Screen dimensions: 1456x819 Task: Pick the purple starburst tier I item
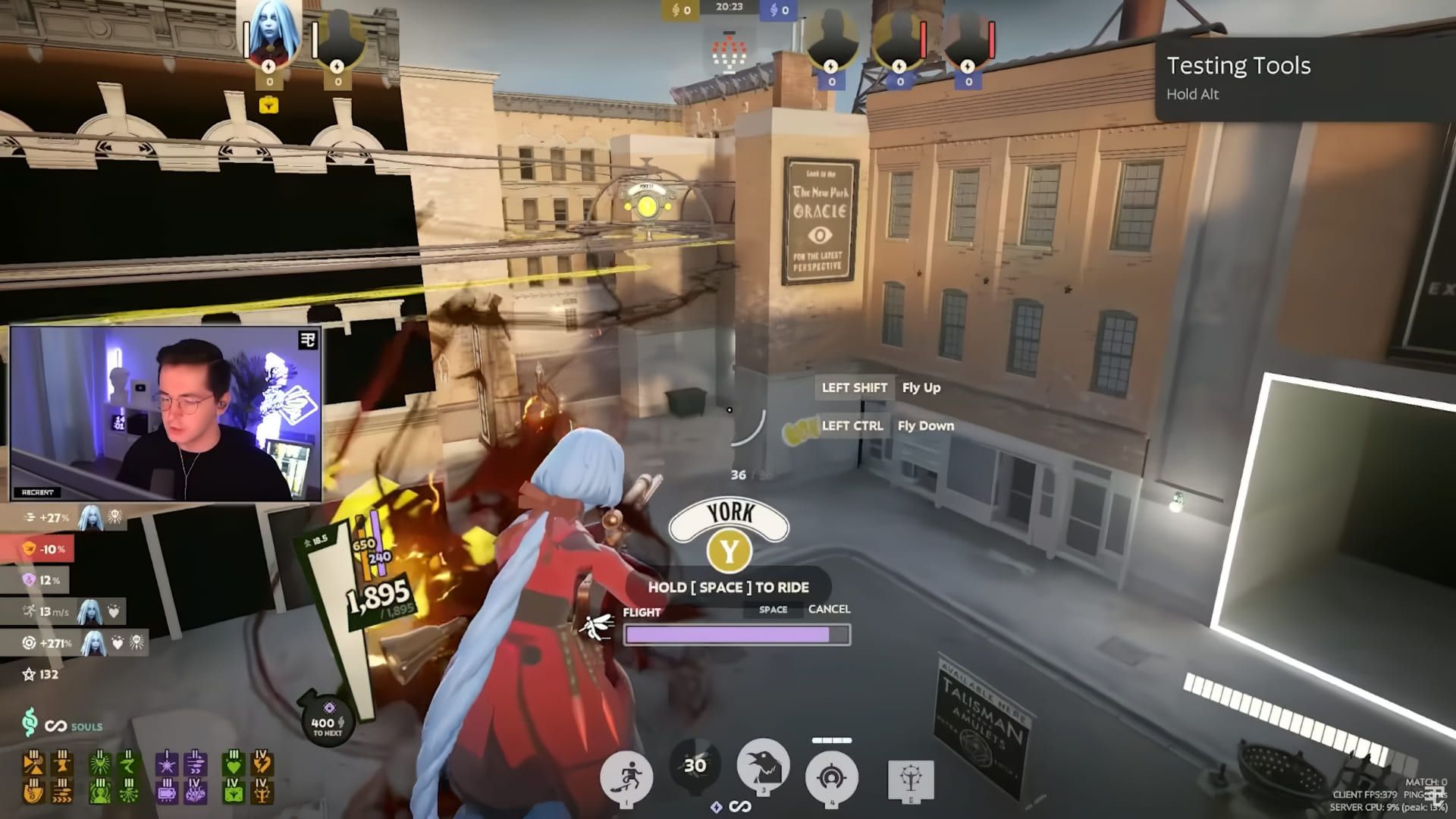[x=166, y=762]
